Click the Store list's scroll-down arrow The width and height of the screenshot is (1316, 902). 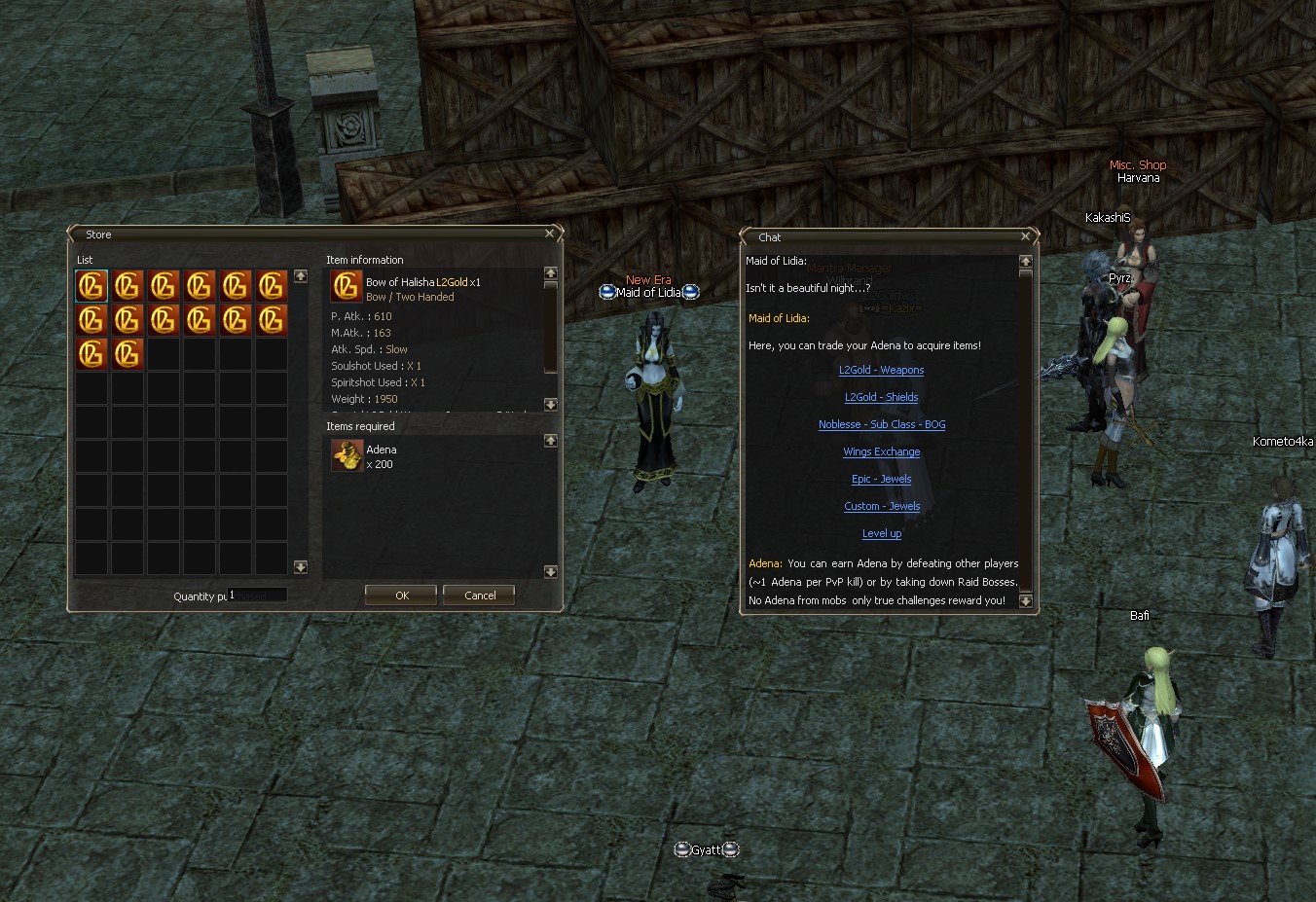pos(301,567)
